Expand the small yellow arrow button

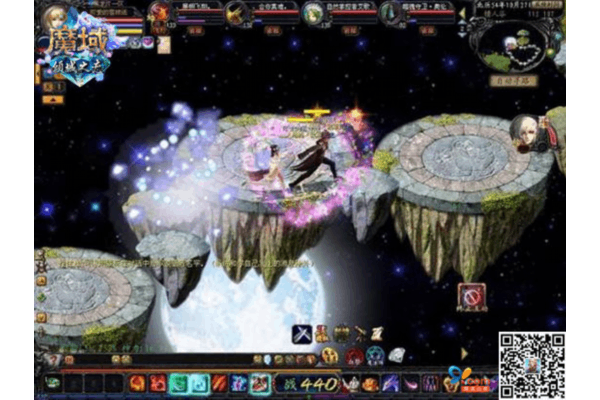click(464, 353)
